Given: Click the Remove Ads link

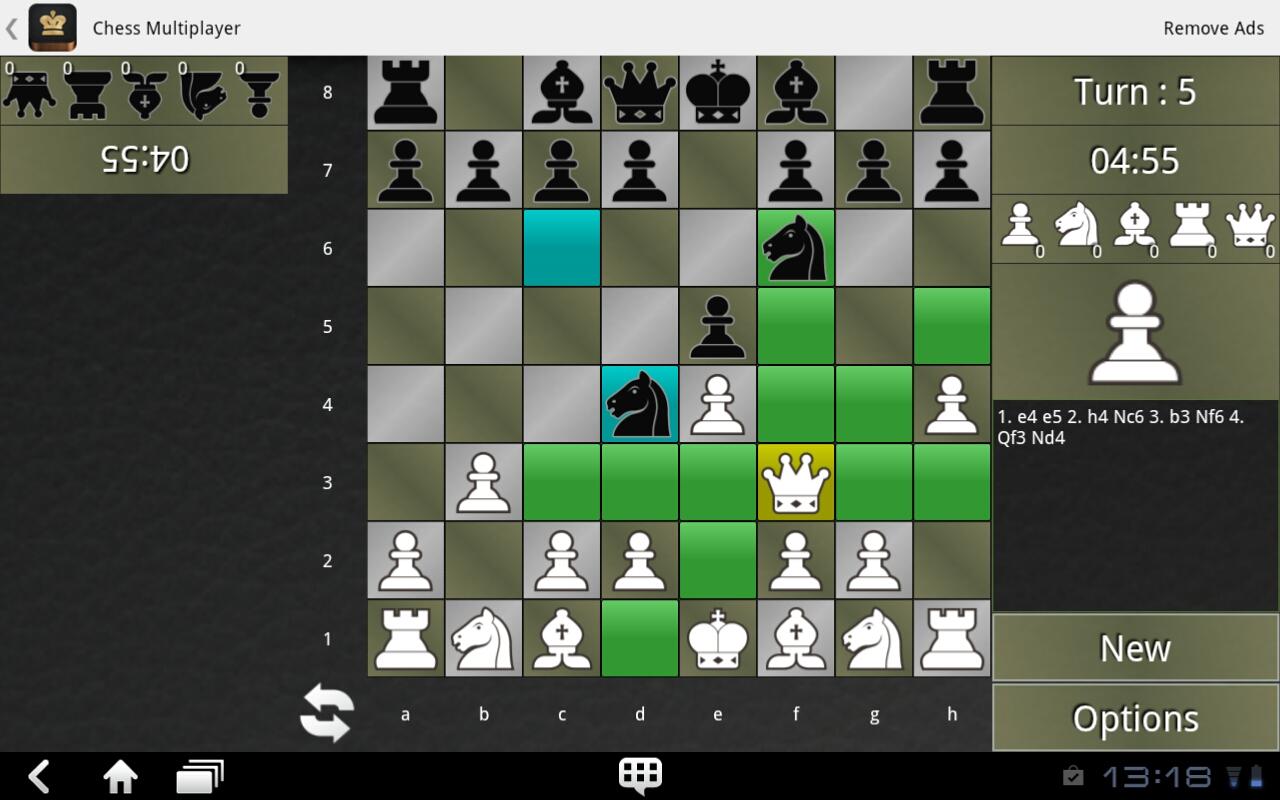Looking at the screenshot, I should [x=1213, y=28].
